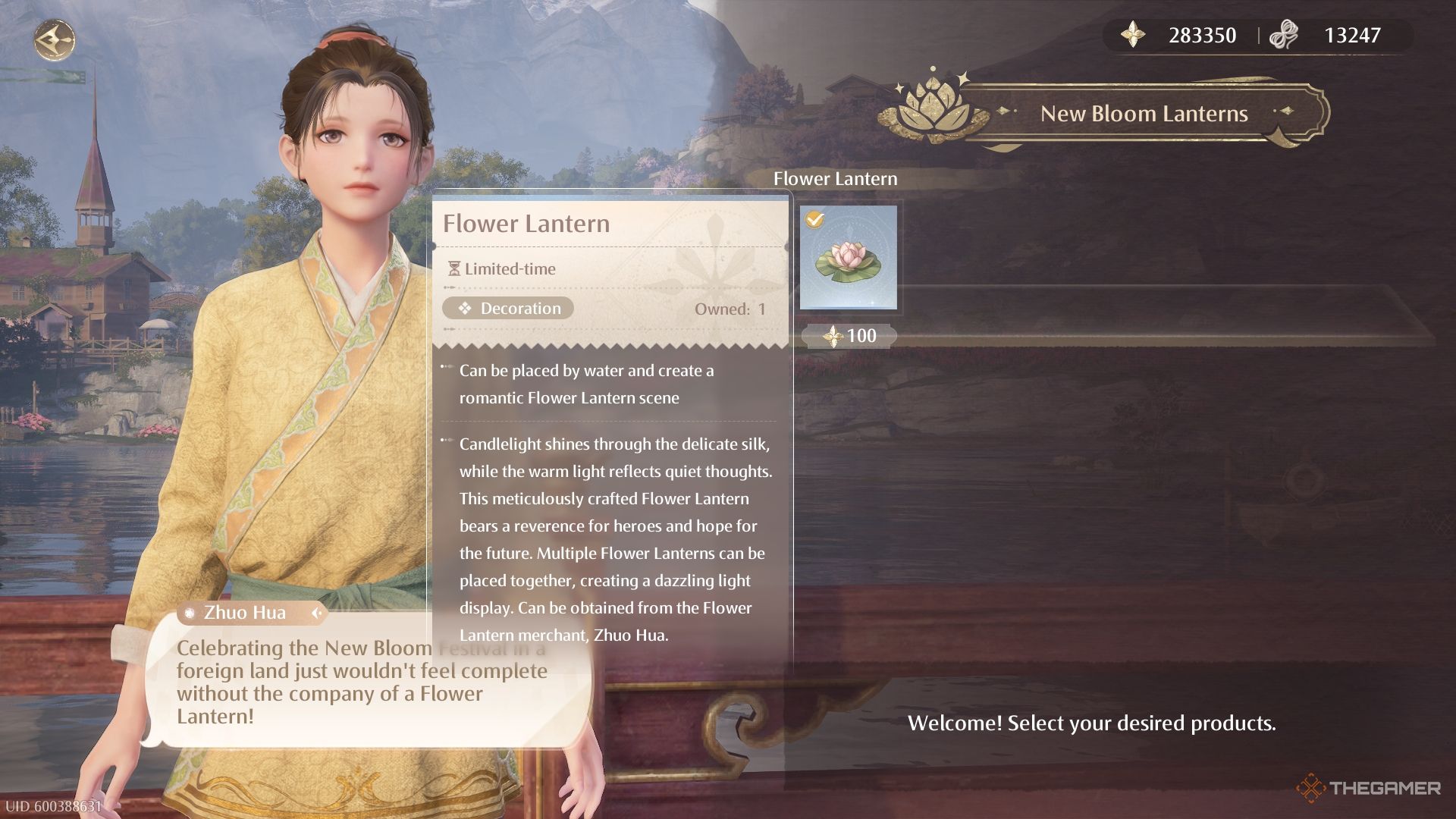The image size is (1456, 819).
Task: Click the Decoration category tag
Action: coord(508,309)
